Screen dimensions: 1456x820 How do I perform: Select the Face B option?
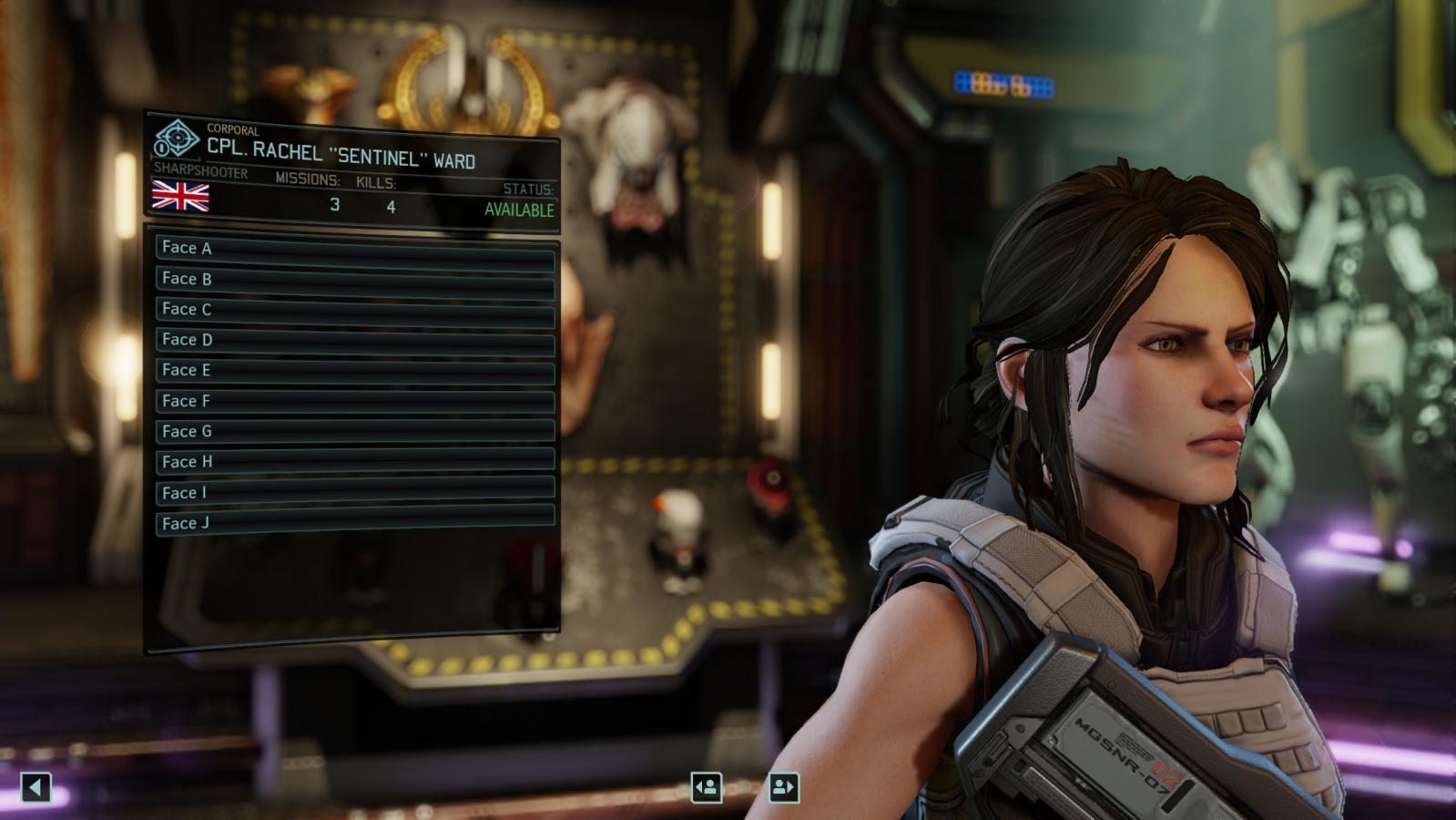pyautogui.click(x=355, y=279)
